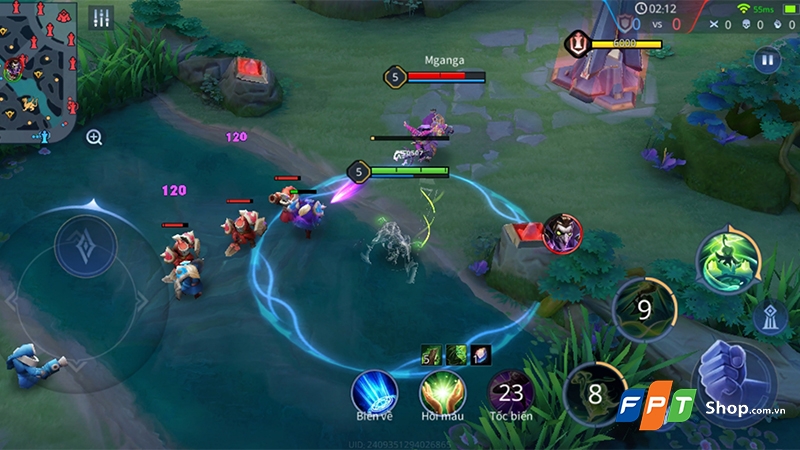Select the skill showing cooldown 8

pos(594,392)
